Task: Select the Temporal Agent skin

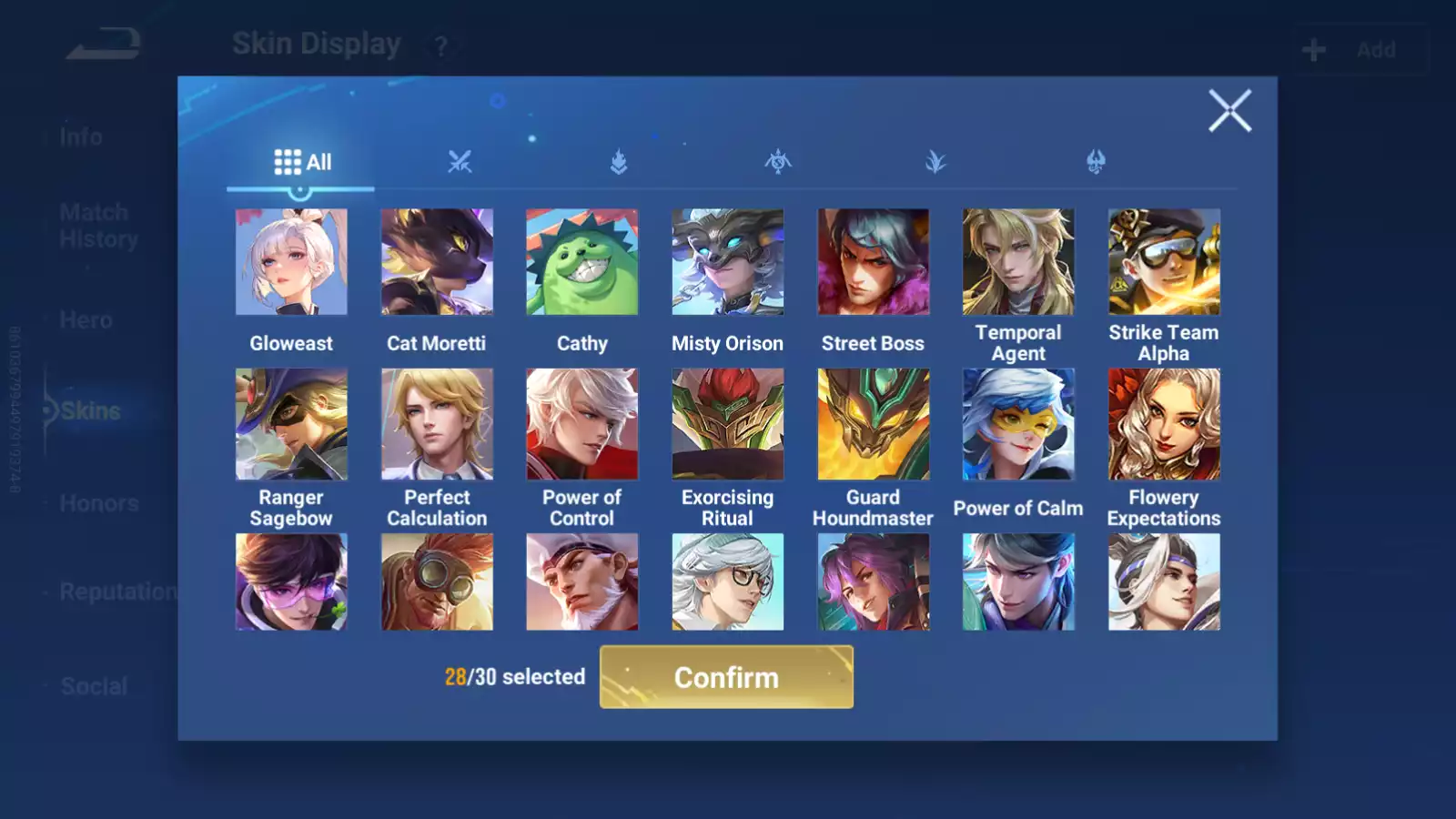Action: (1018, 262)
